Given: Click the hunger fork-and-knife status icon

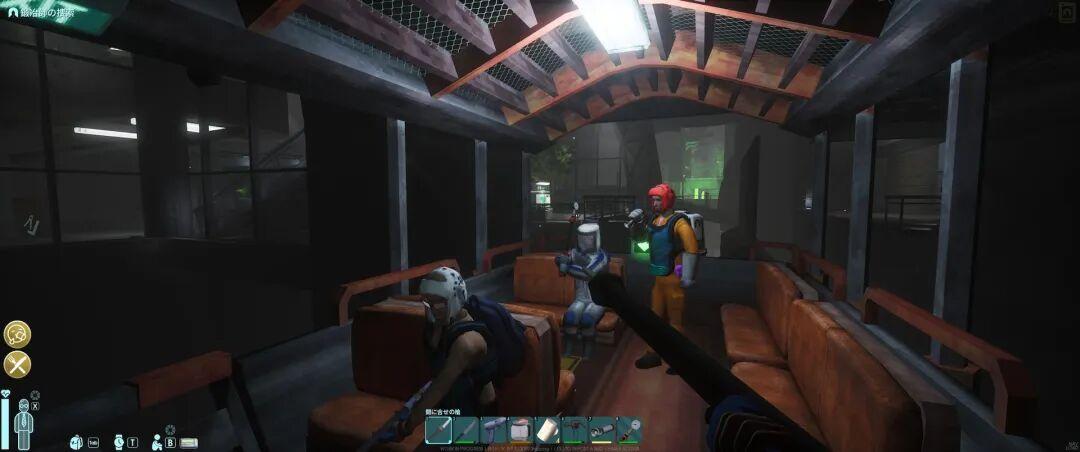Looking at the screenshot, I should pyautogui.click(x=17, y=364).
